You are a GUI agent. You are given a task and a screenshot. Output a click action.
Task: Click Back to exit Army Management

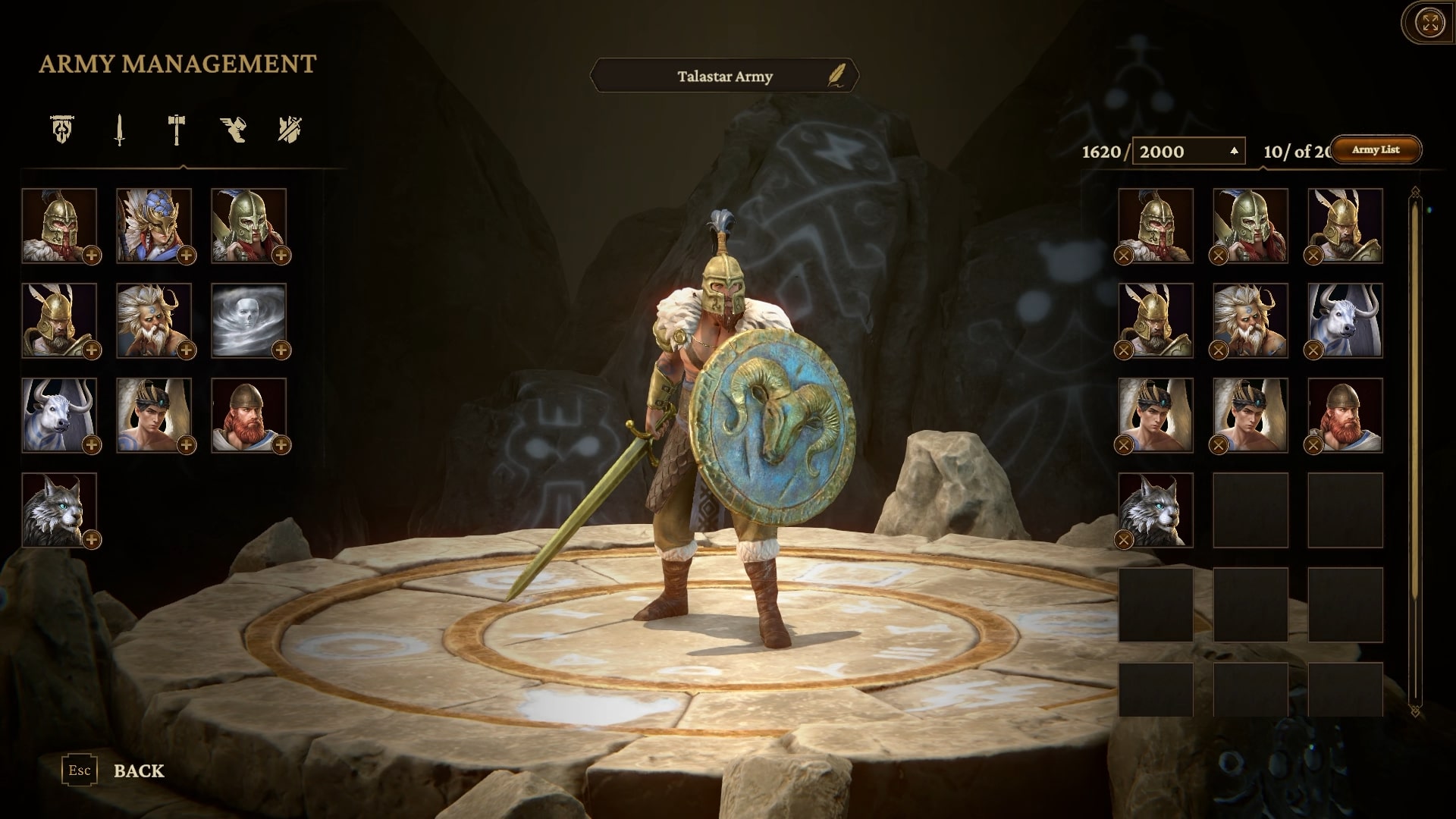[139, 772]
